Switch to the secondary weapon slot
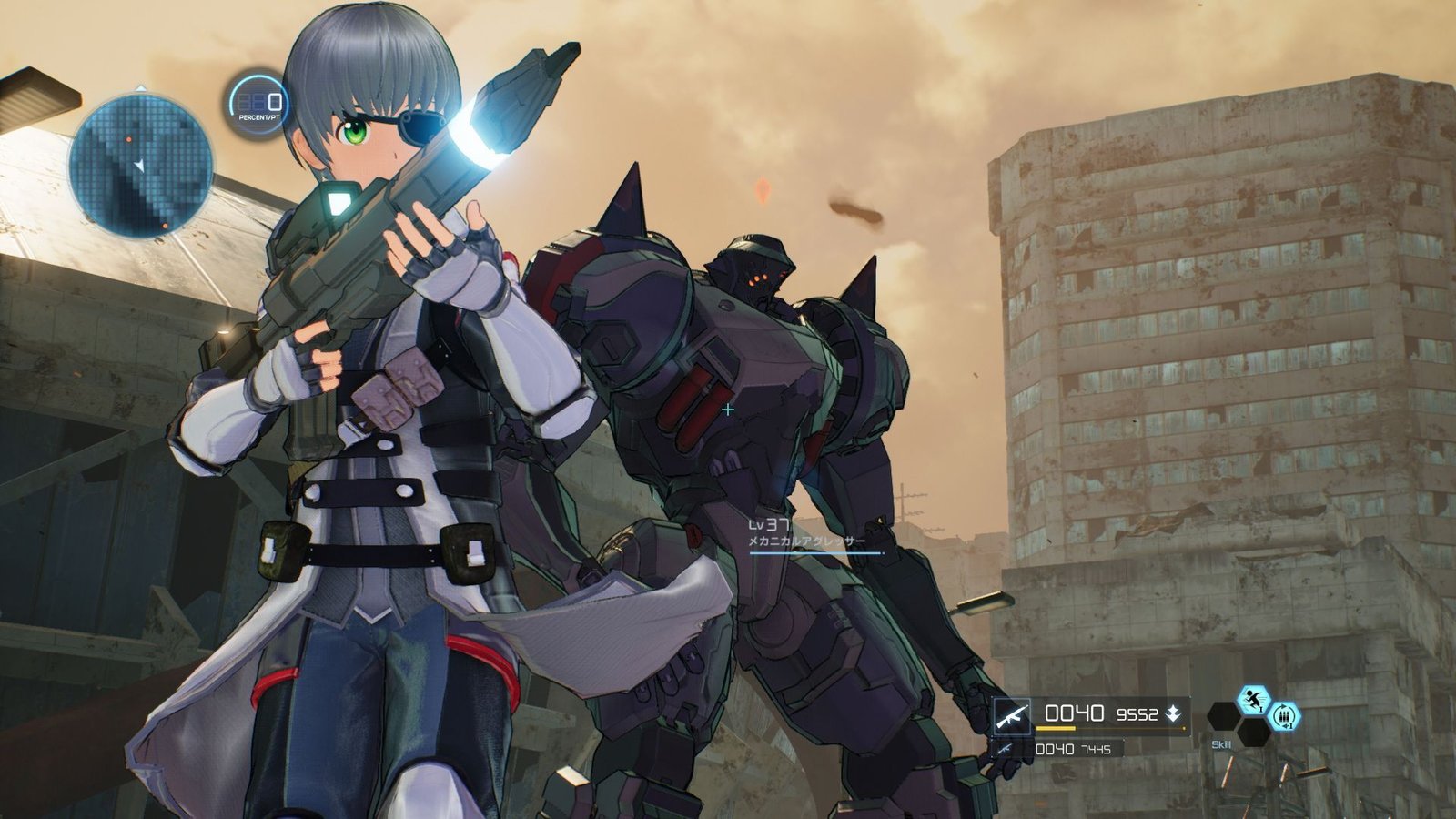 tap(1005, 749)
